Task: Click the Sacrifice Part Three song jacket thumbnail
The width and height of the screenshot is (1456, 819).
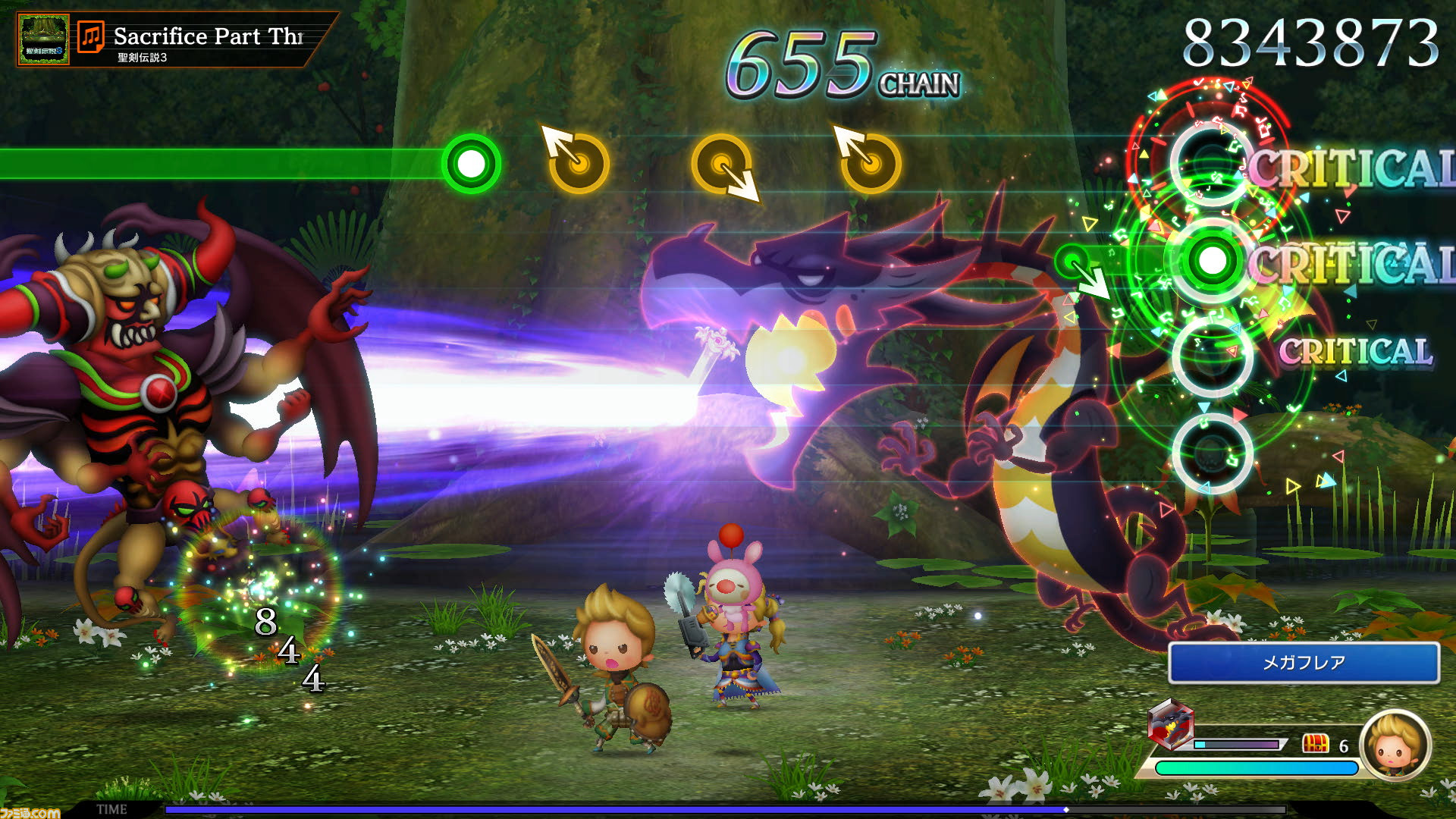Action: tap(43, 39)
